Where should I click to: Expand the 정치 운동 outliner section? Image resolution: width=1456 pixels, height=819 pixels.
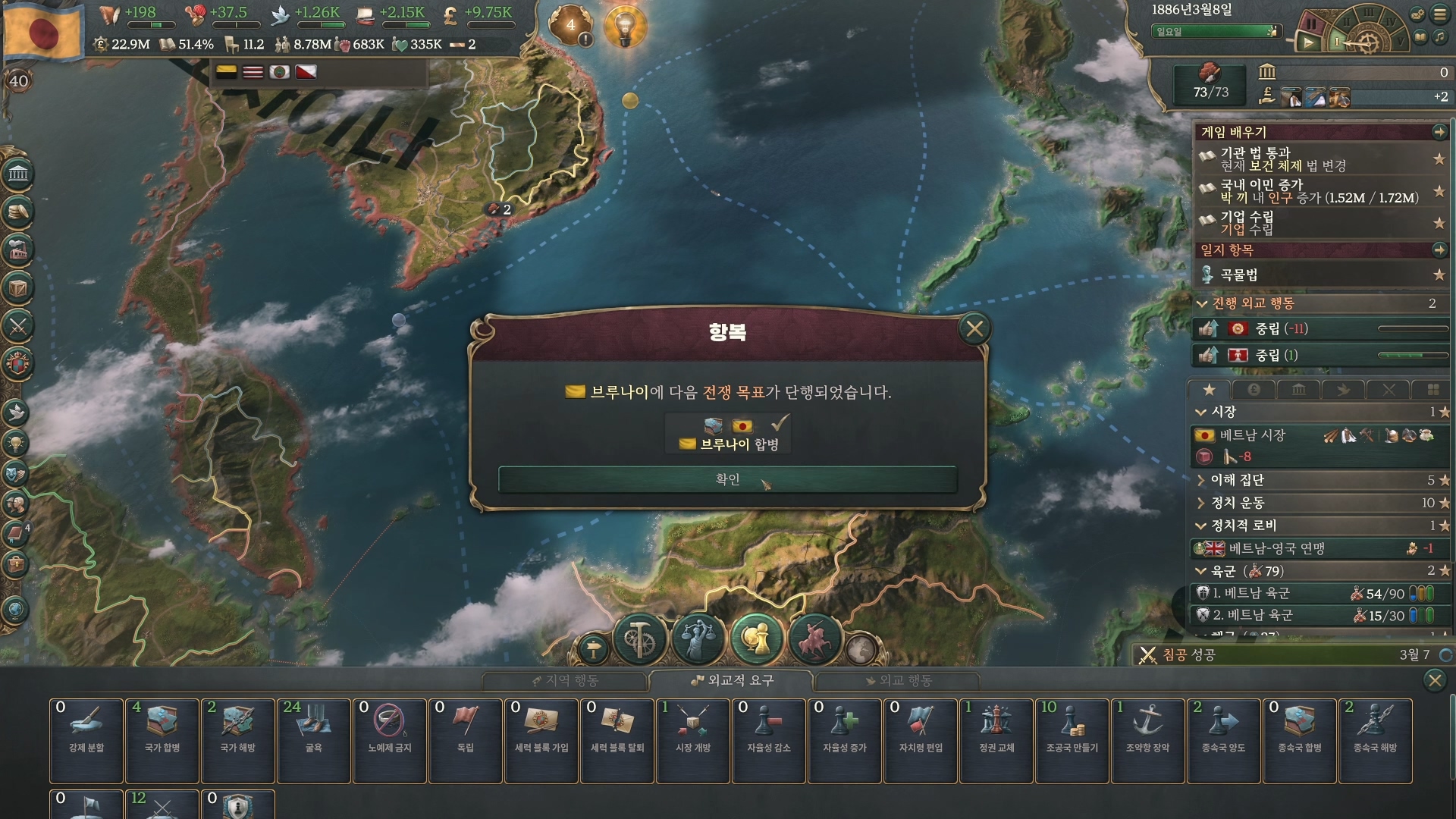coord(1237,503)
